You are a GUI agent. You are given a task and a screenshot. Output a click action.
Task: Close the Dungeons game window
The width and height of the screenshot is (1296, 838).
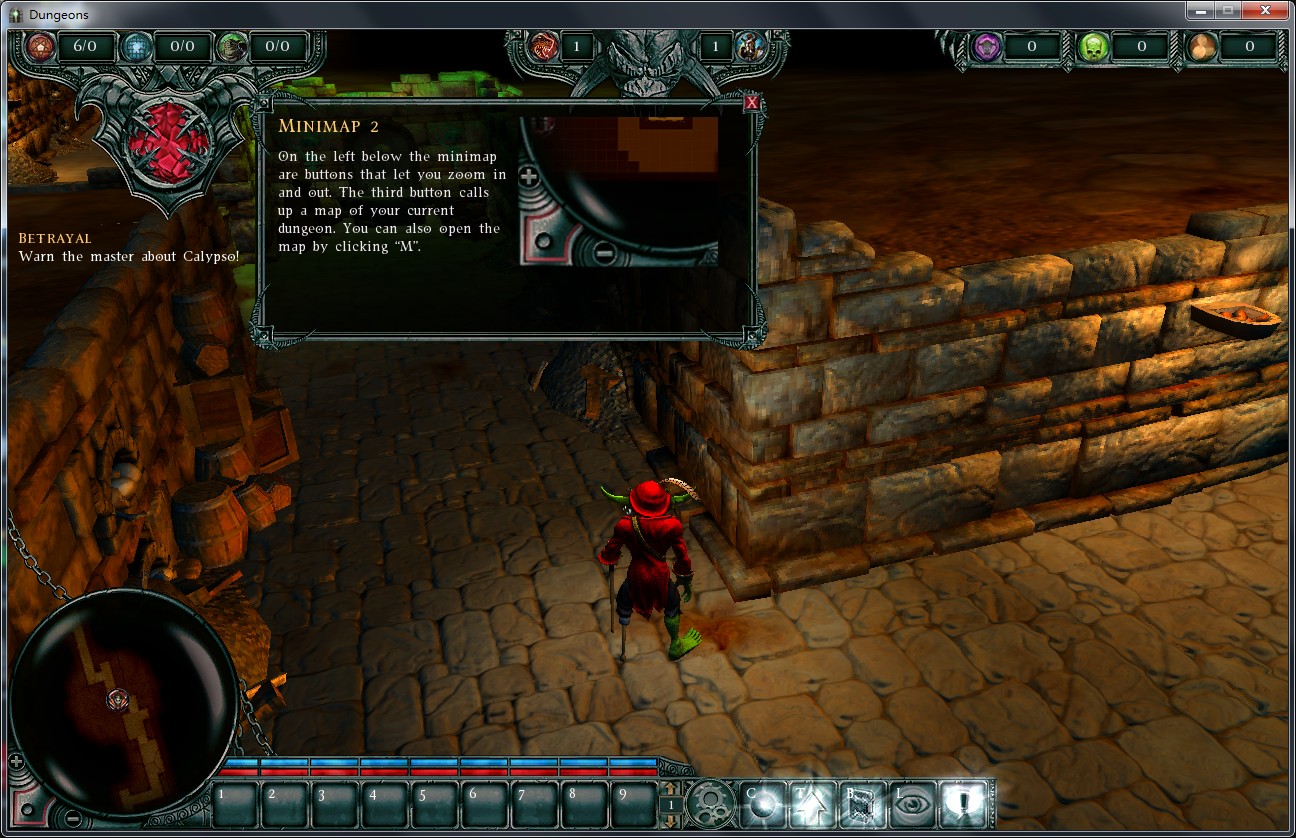click(1266, 10)
